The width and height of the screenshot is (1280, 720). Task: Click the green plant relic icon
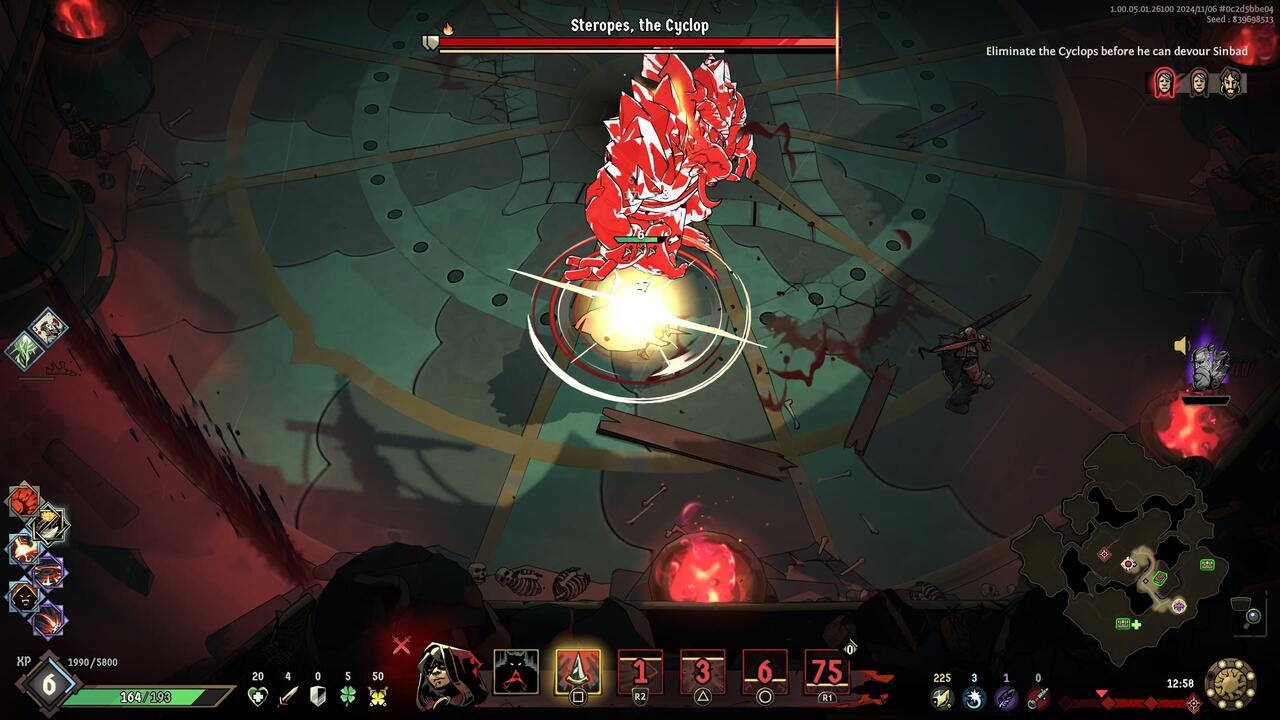pos(23,349)
